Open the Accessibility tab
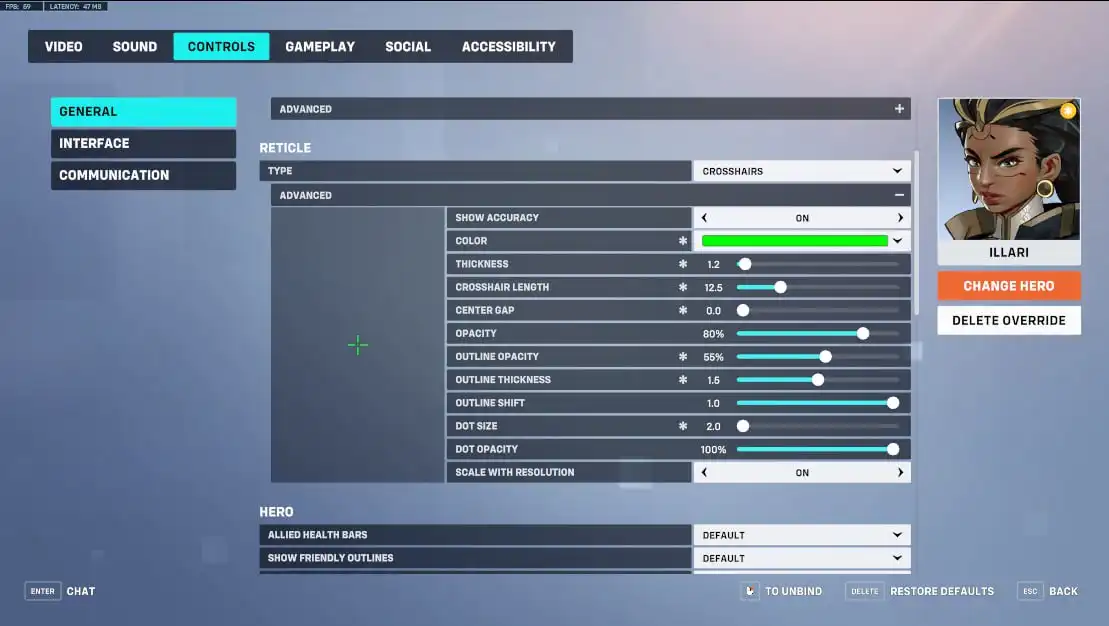The height and width of the screenshot is (626, 1109). click(x=508, y=47)
